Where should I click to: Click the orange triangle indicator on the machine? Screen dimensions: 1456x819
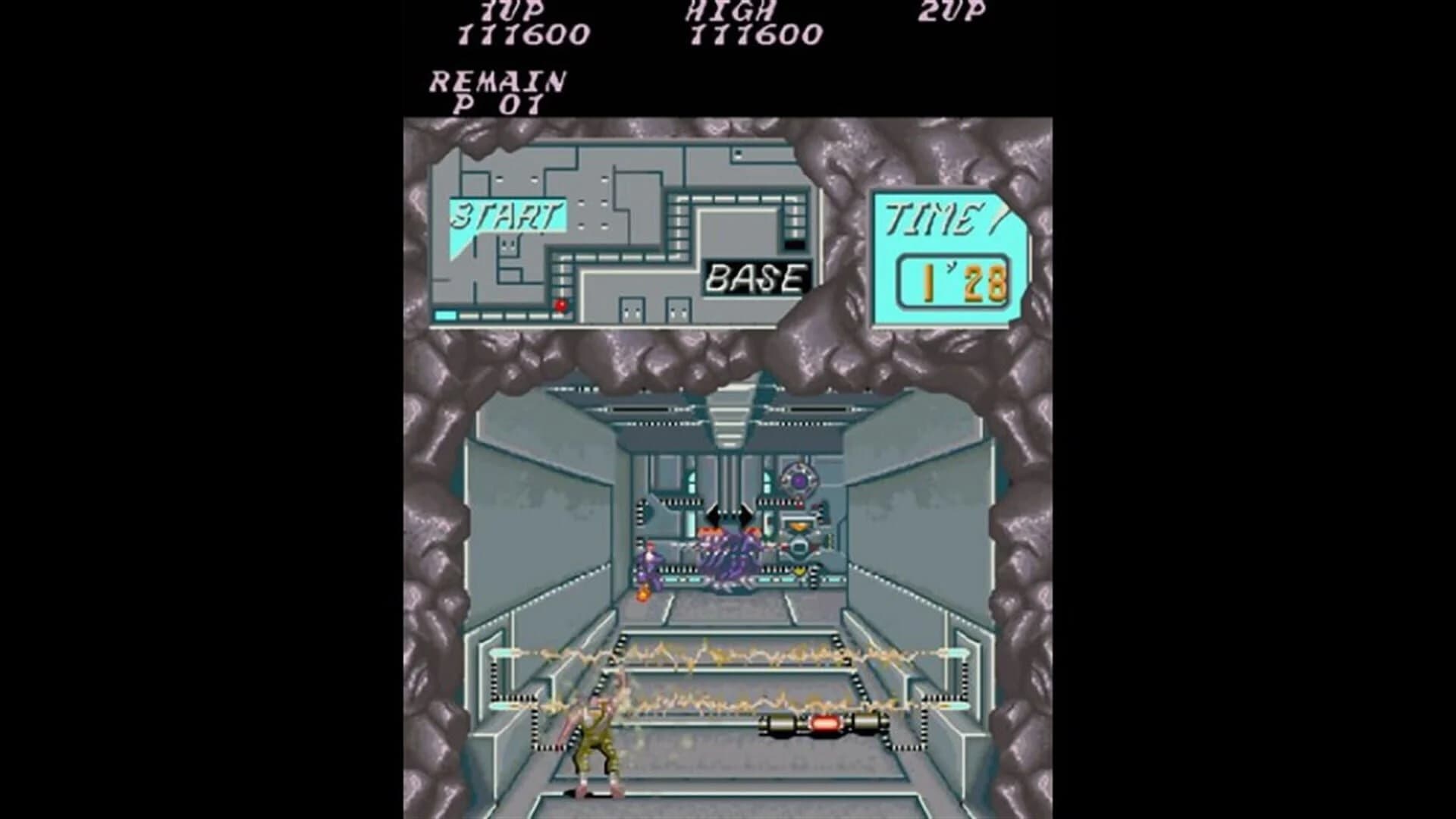pos(799,526)
